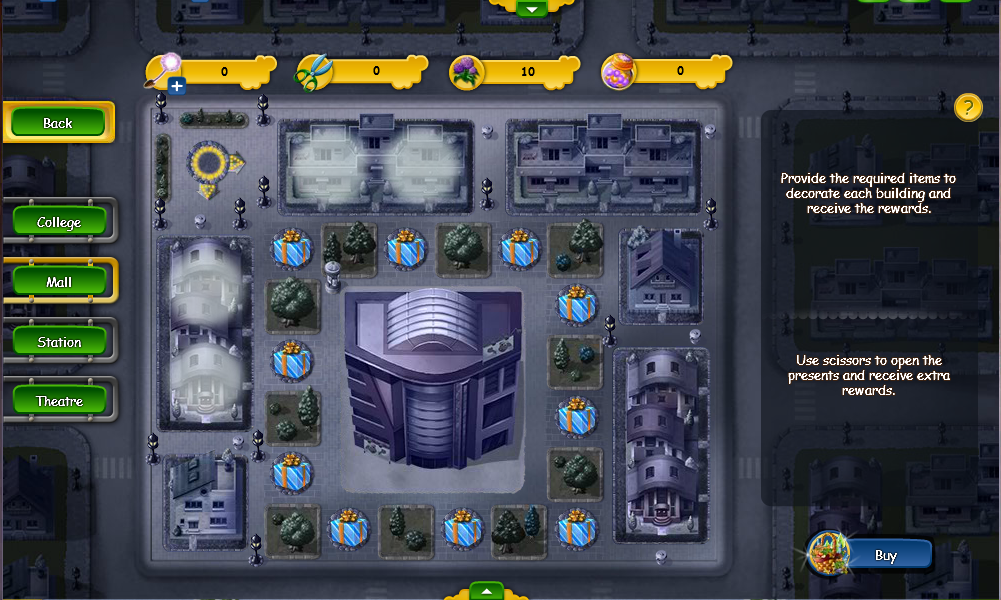Go back using the Back button
The width and height of the screenshot is (1001, 600).
tap(58, 123)
